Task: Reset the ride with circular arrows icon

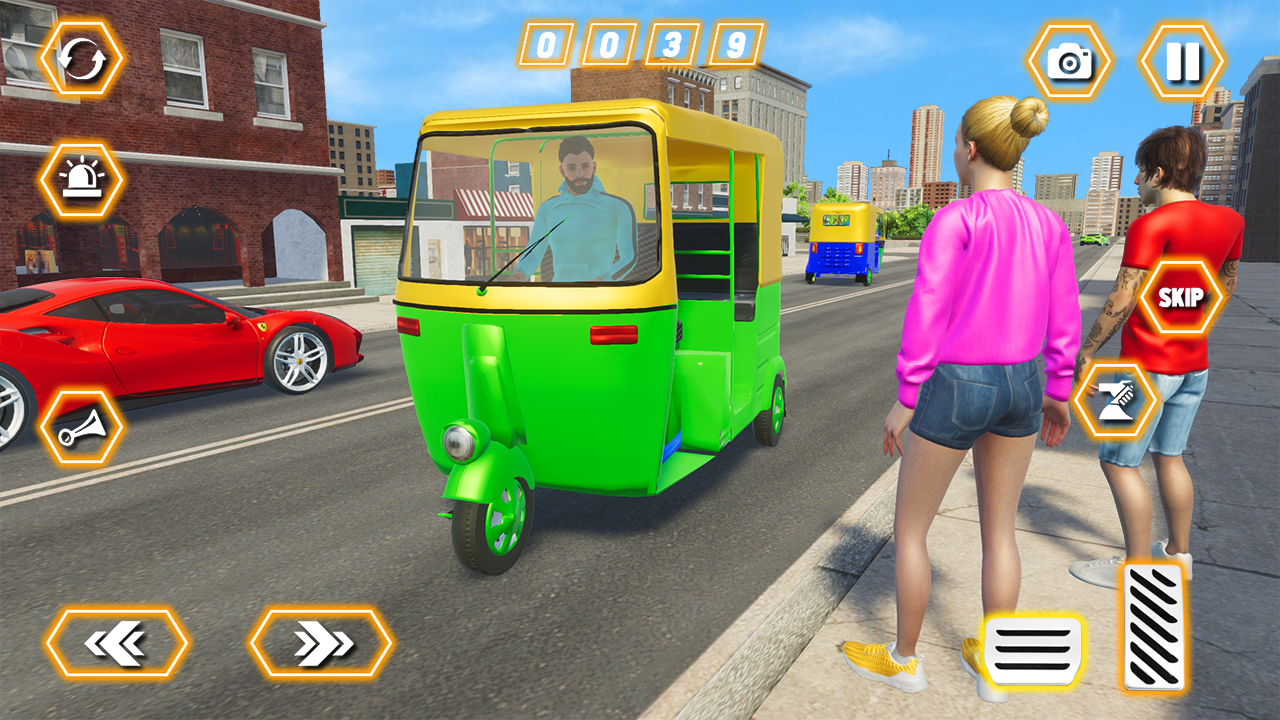Action: [x=80, y=57]
